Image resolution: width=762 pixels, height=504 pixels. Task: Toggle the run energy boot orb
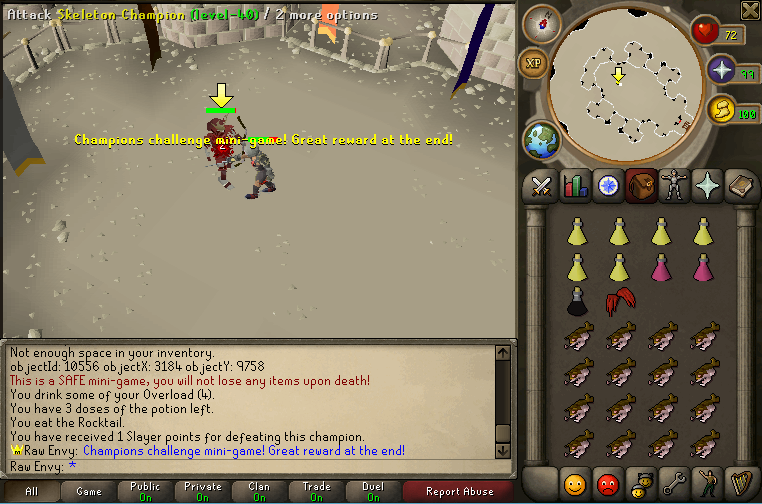(721, 109)
